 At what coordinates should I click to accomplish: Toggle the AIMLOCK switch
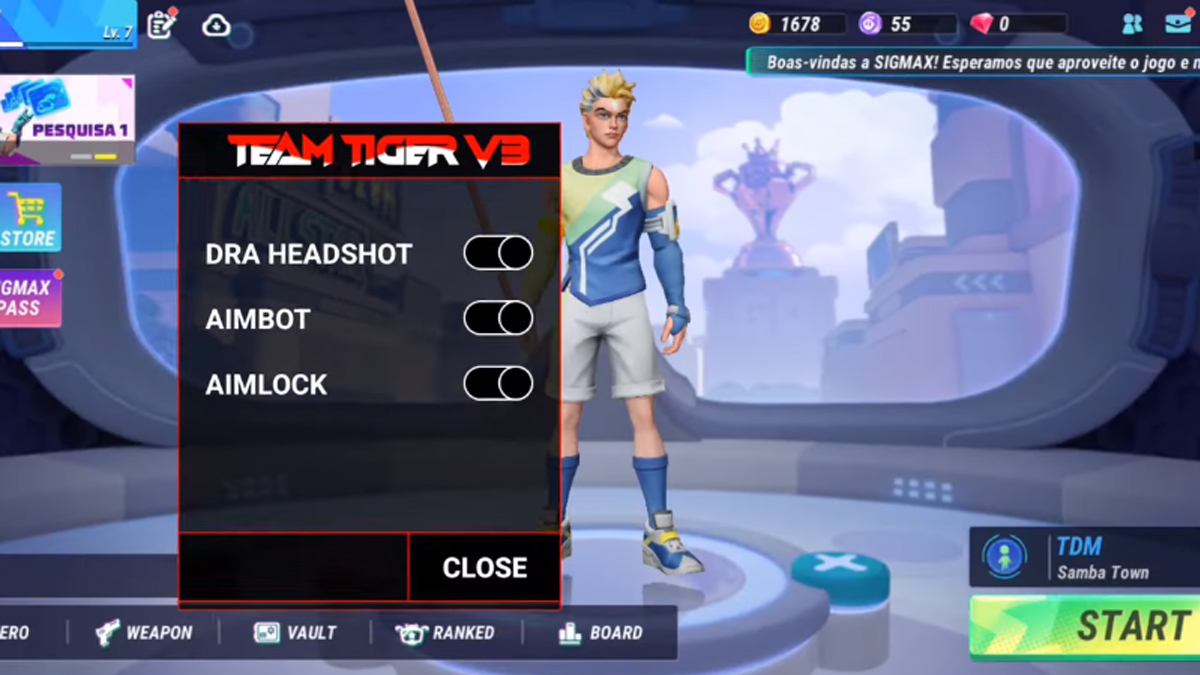(498, 384)
